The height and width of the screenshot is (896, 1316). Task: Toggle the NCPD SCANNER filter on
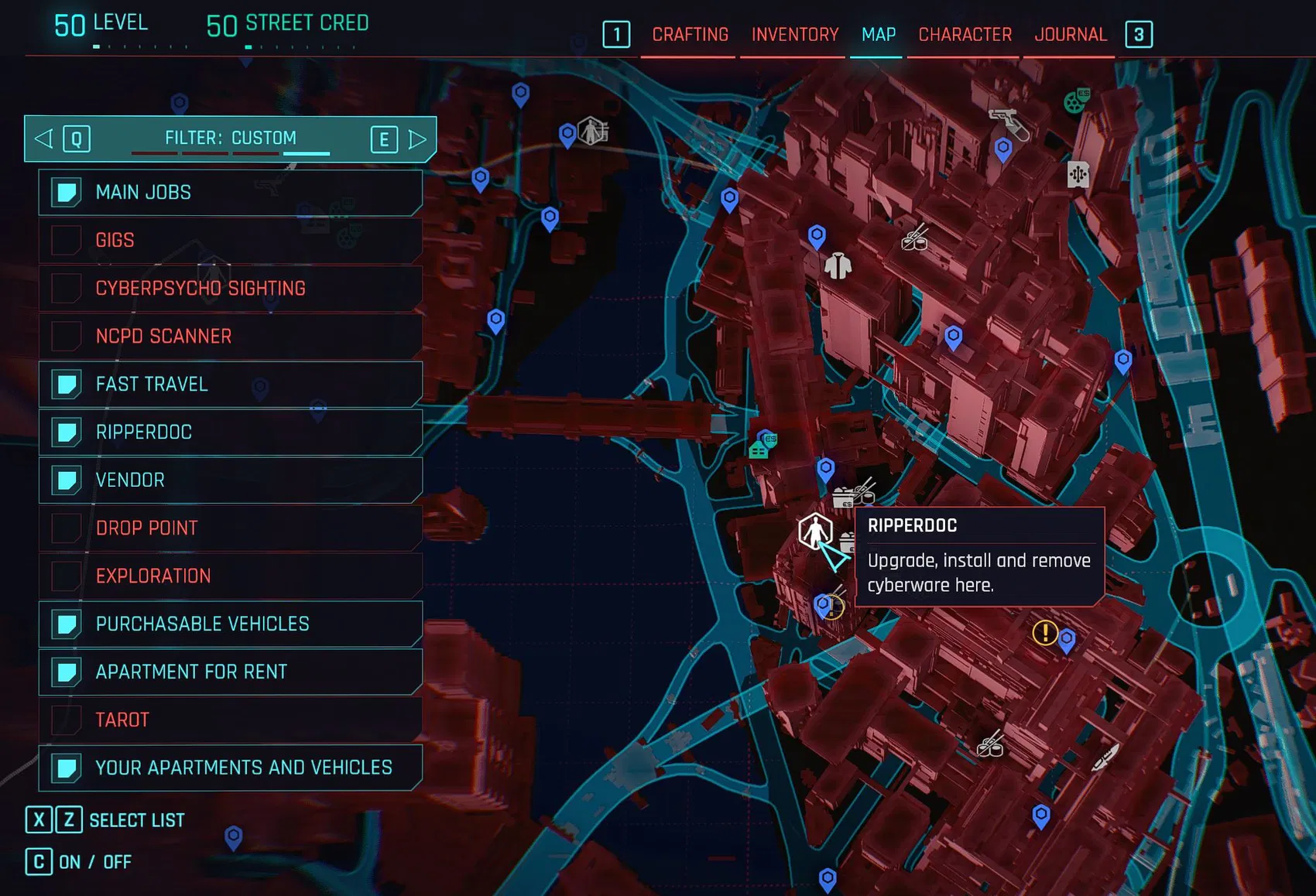click(65, 336)
